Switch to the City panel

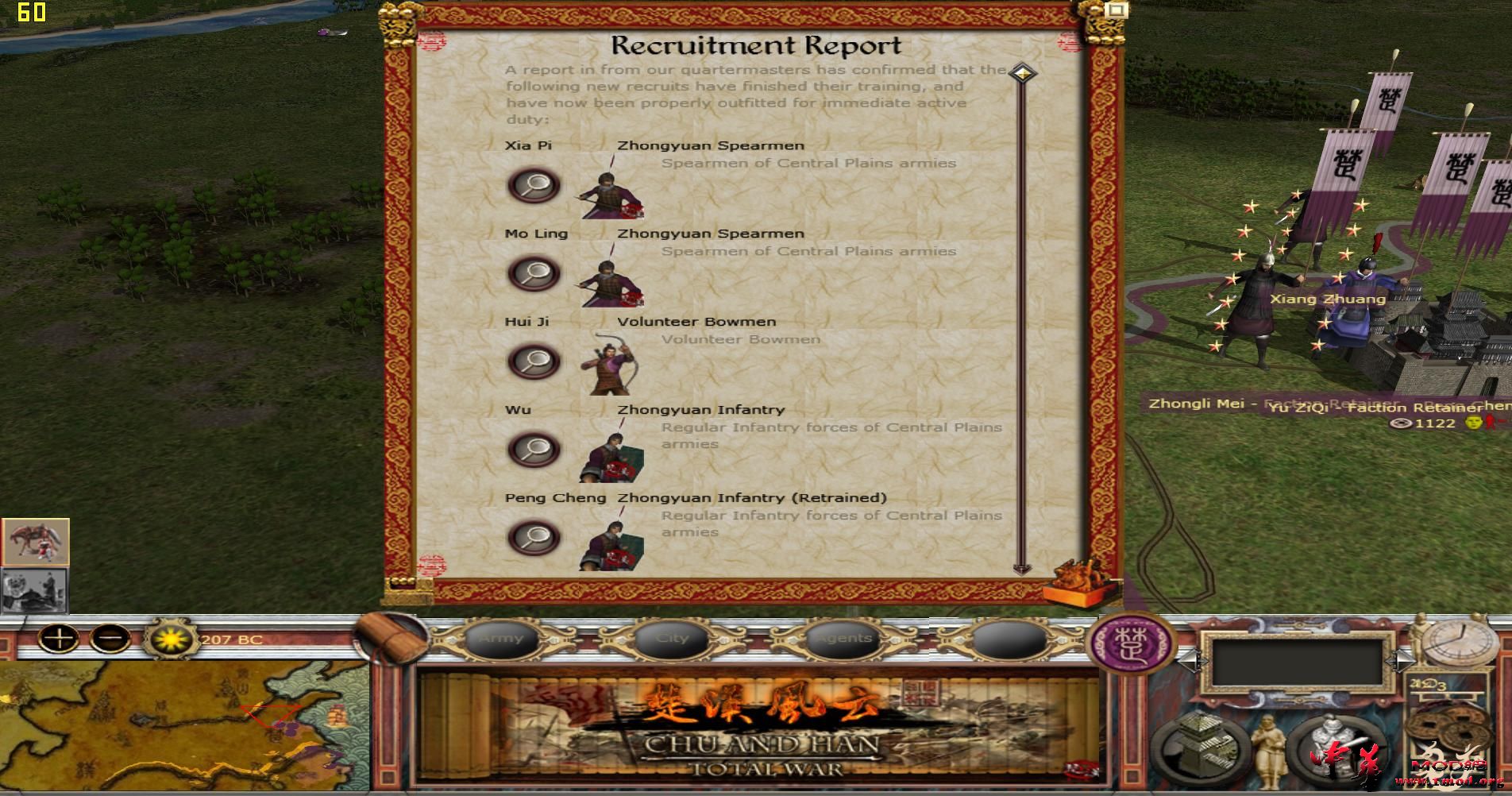click(x=673, y=638)
